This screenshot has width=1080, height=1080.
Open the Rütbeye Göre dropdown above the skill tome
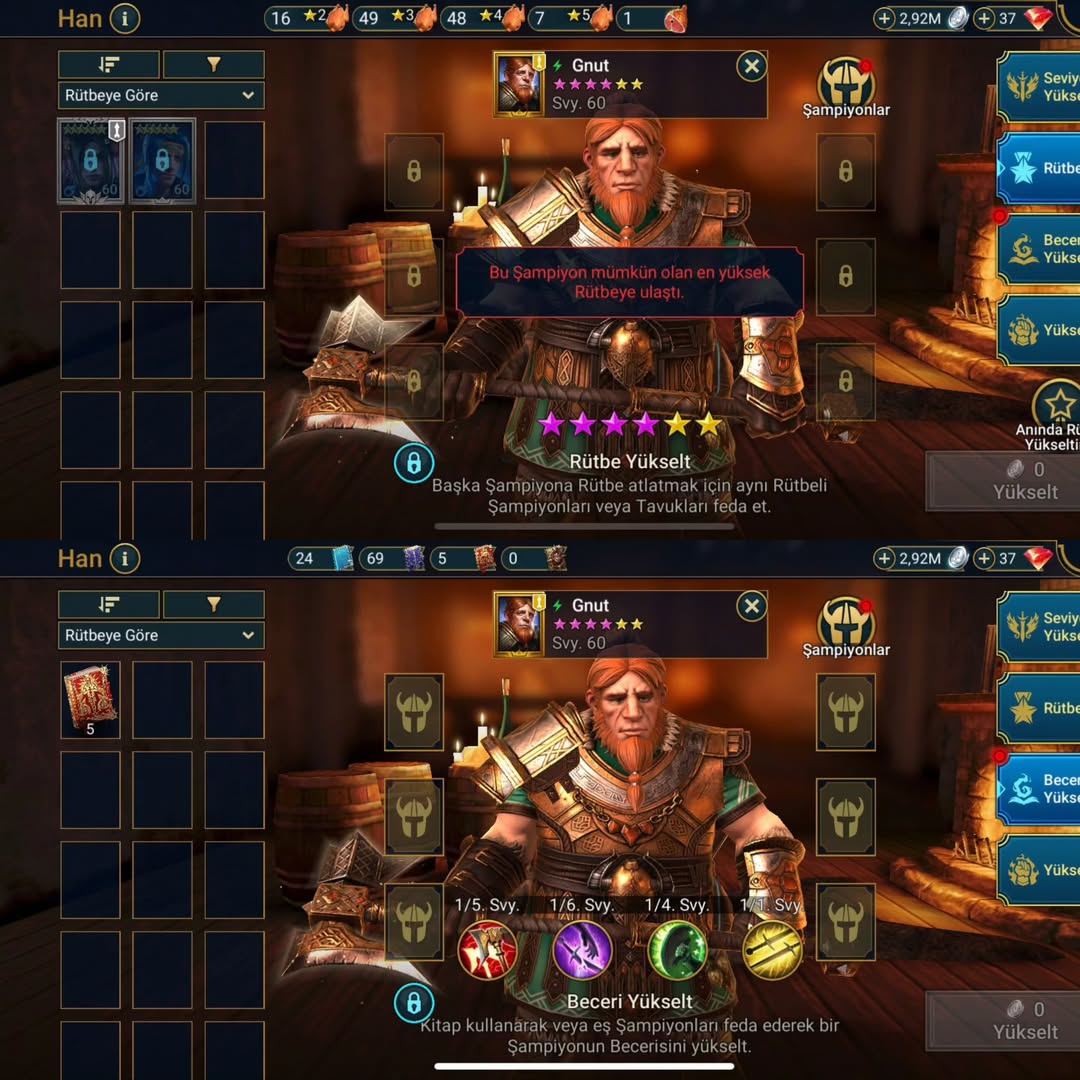click(161, 635)
